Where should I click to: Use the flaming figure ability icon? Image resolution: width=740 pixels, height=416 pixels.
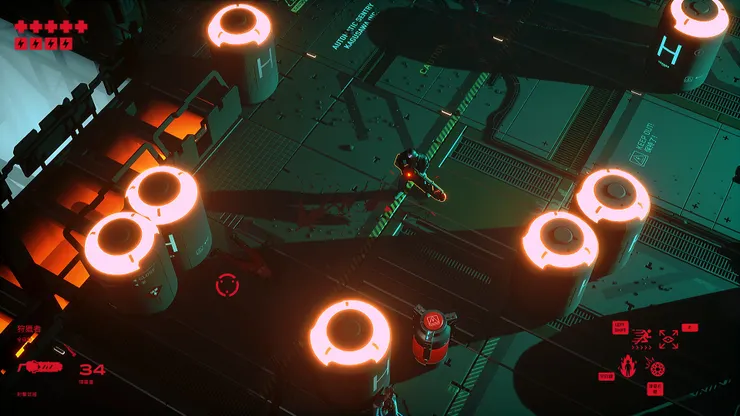point(629,364)
